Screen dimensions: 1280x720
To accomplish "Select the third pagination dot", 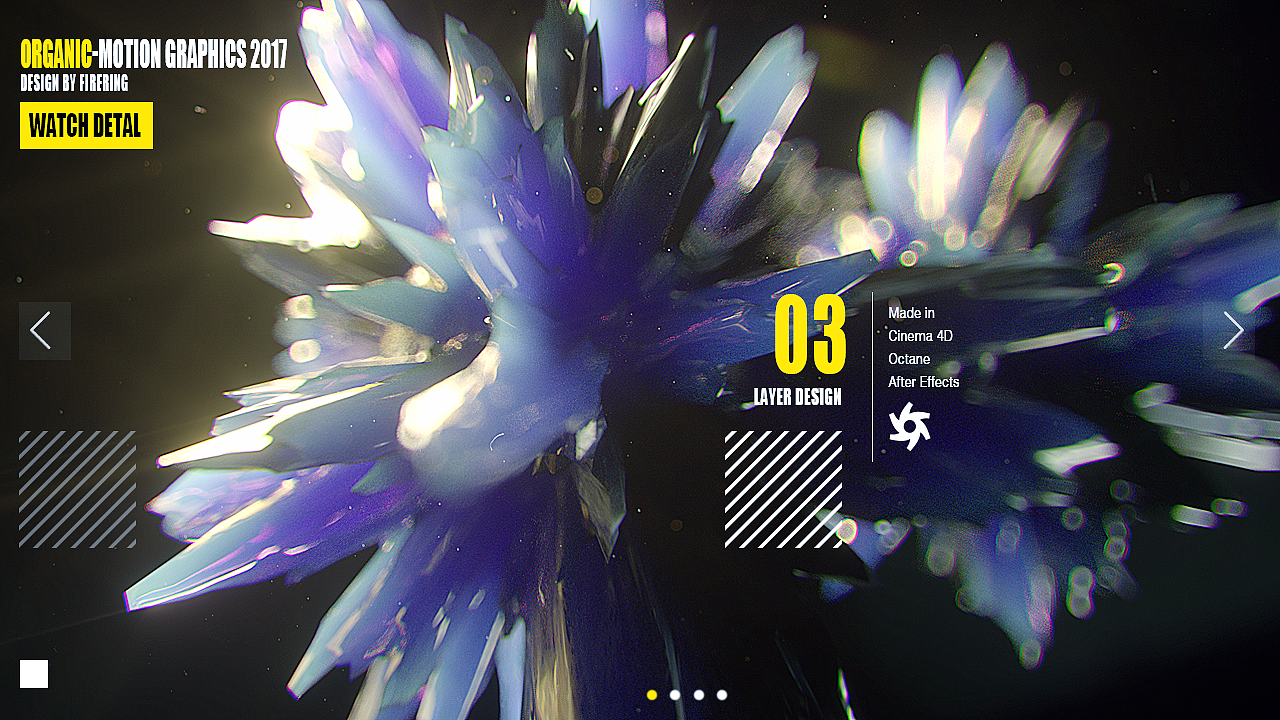I will coord(698,694).
